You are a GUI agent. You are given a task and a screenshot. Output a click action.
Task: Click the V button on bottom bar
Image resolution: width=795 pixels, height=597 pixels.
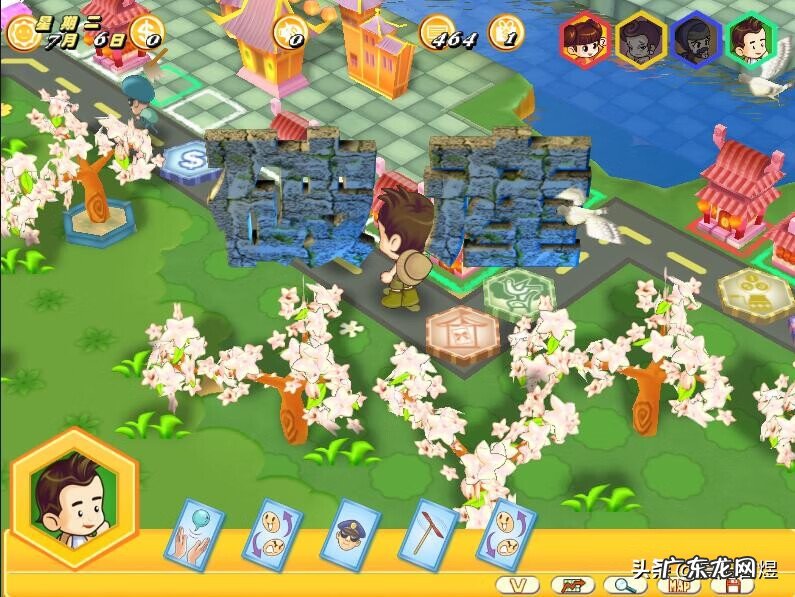[x=517, y=584]
